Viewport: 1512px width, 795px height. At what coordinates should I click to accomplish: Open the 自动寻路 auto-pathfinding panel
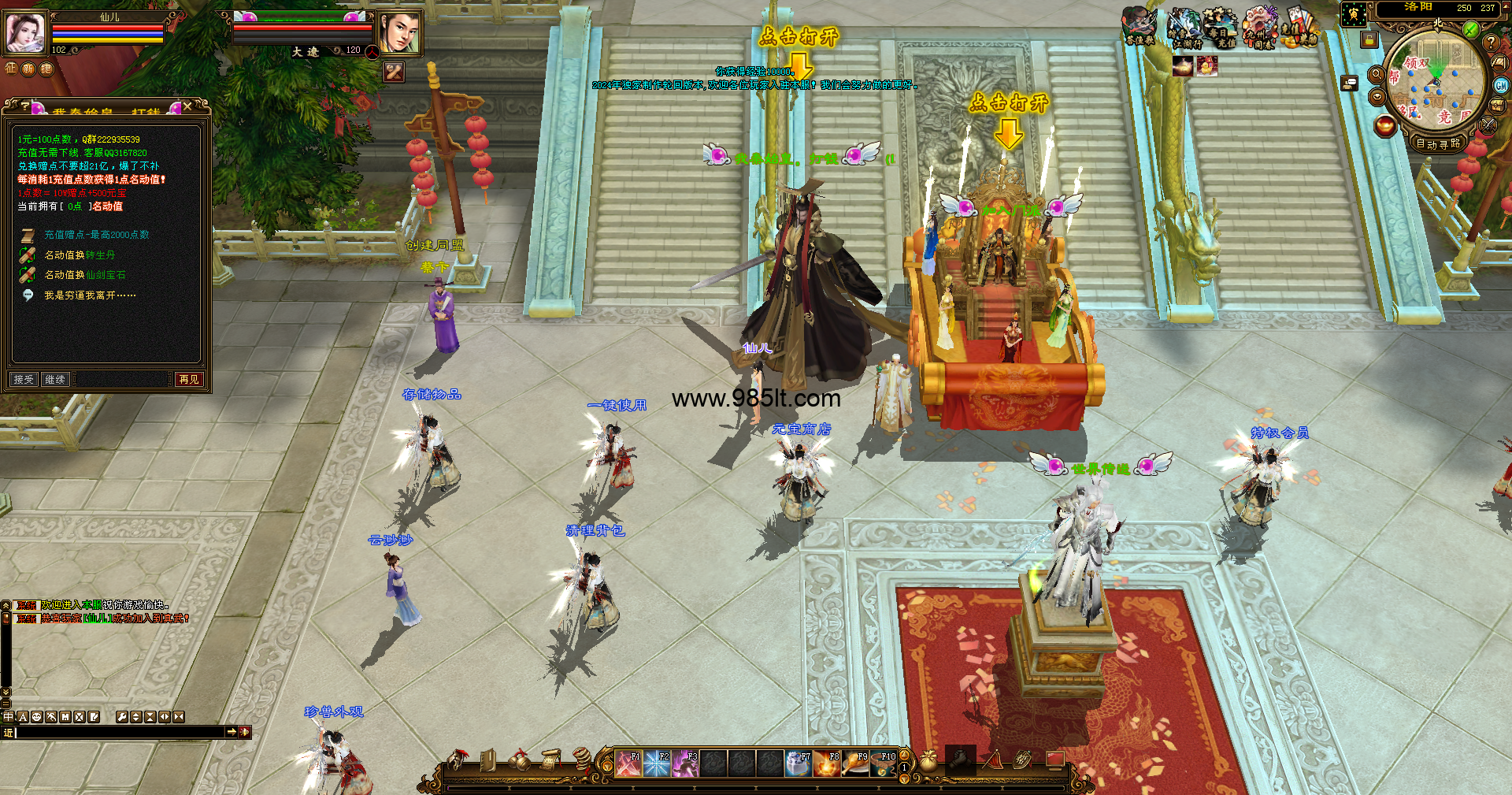1438,143
